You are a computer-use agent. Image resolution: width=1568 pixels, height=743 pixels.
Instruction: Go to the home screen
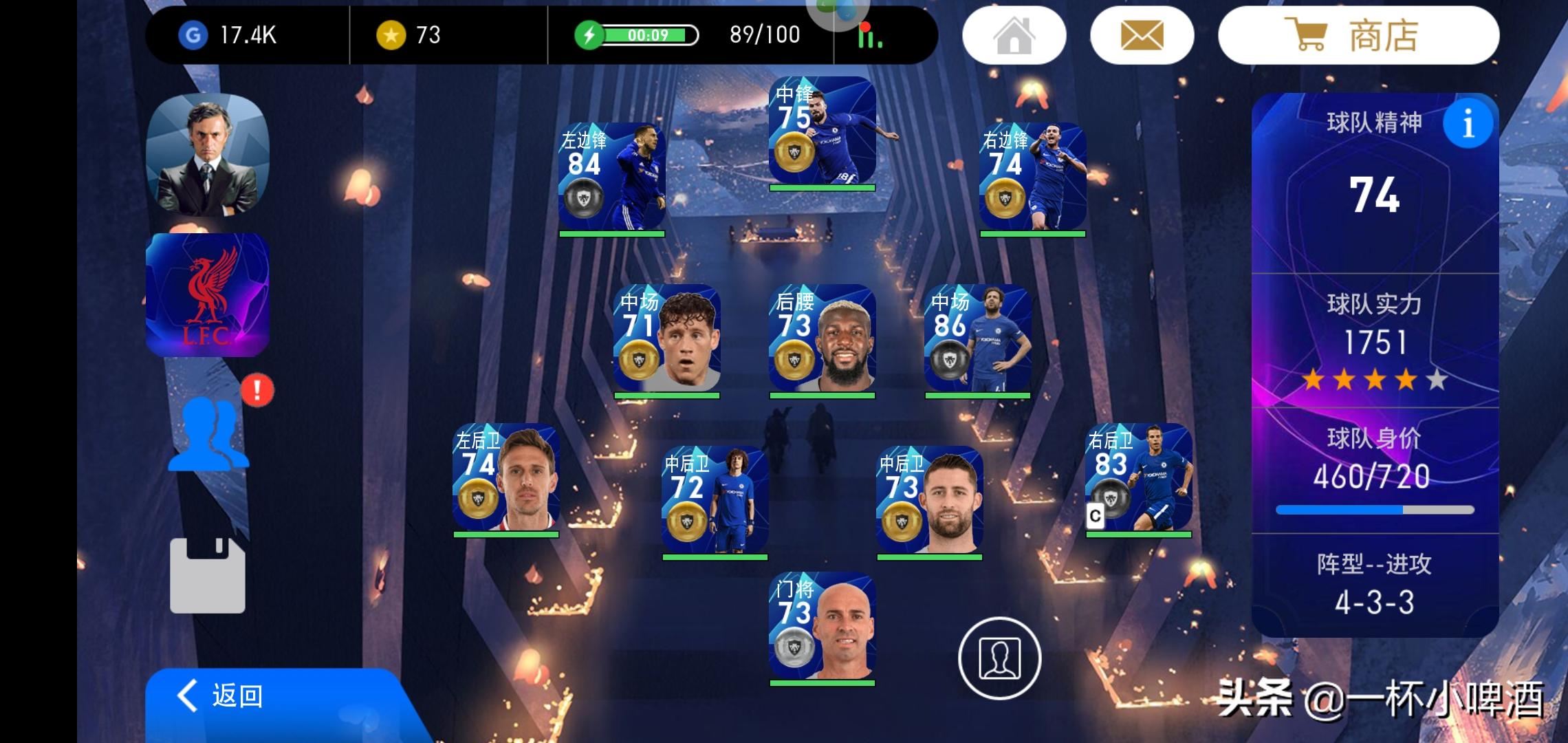click(1014, 36)
